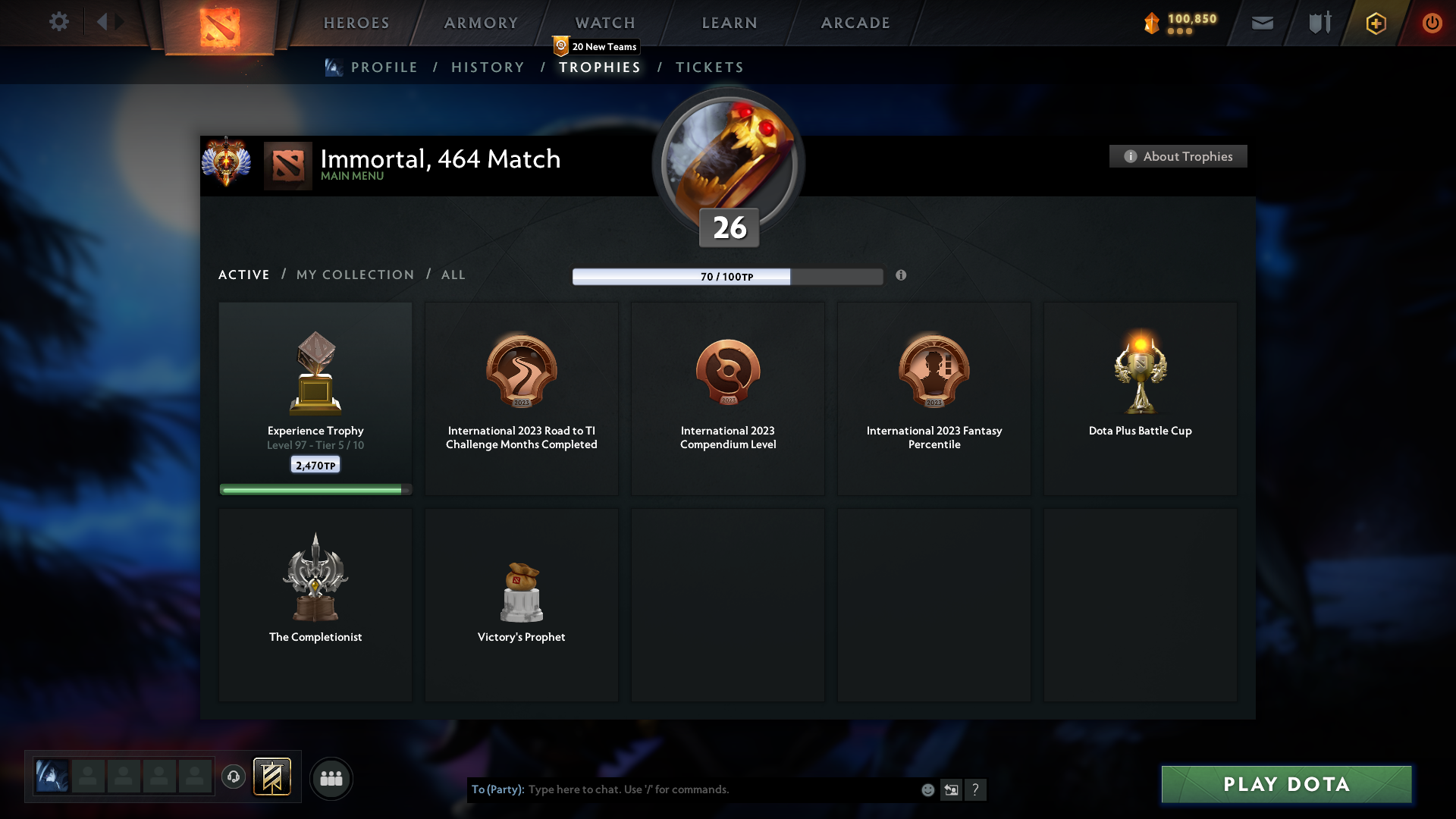Open the WATCH menu
This screenshot has height=819, width=1456.
click(604, 23)
